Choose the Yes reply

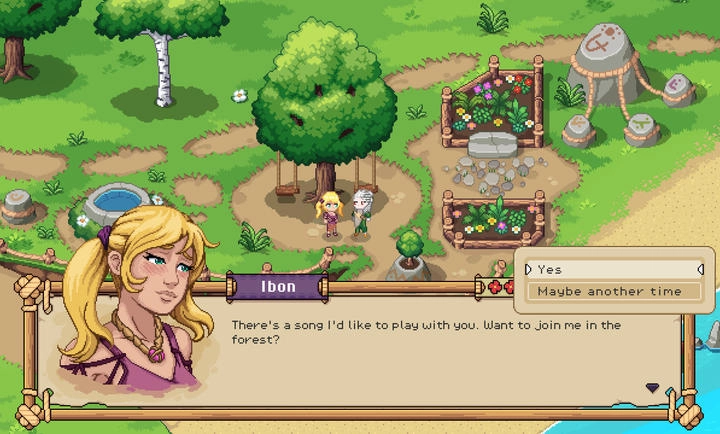coord(614,269)
